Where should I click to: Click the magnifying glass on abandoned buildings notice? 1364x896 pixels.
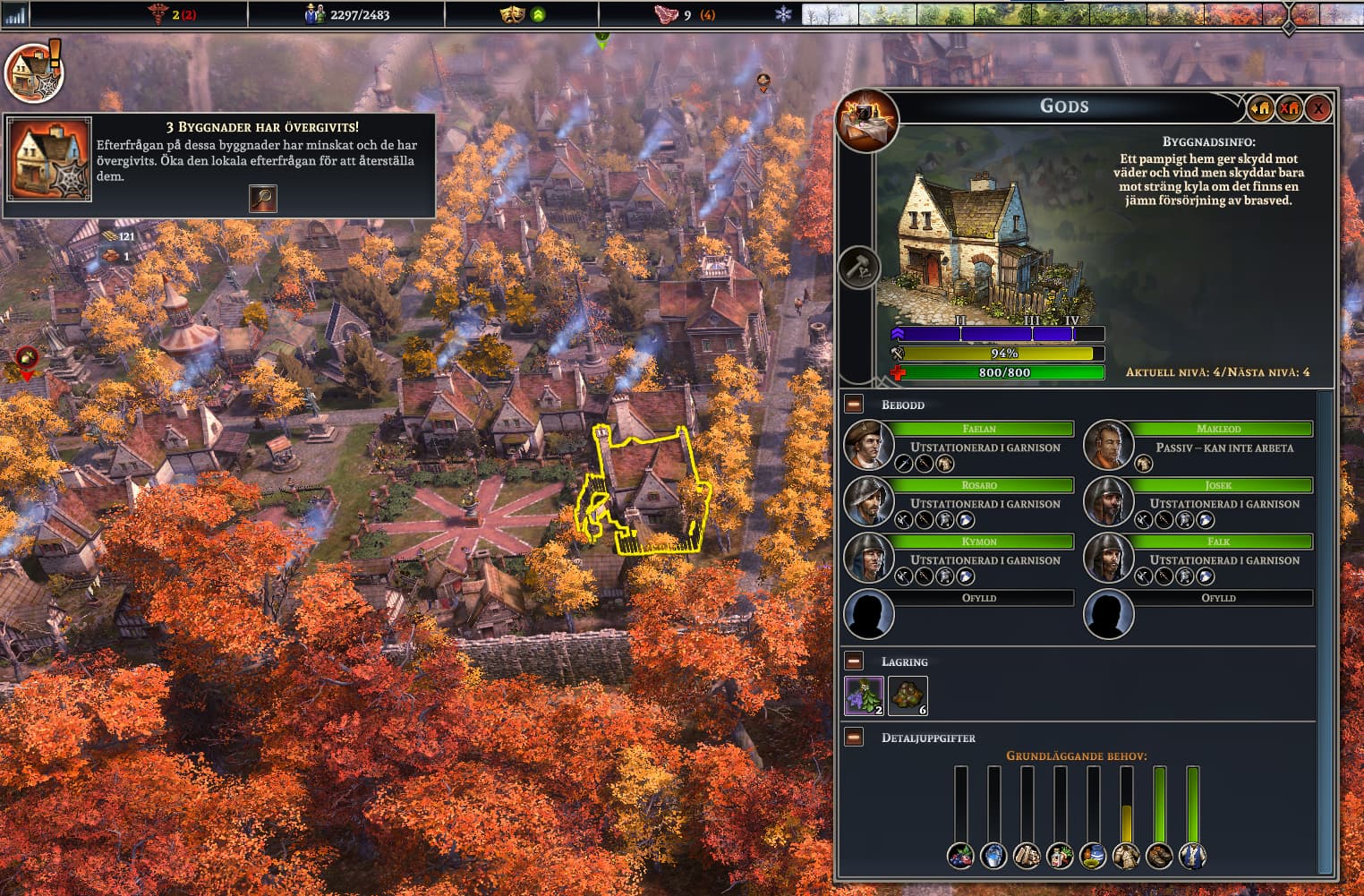[x=262, y=198]
